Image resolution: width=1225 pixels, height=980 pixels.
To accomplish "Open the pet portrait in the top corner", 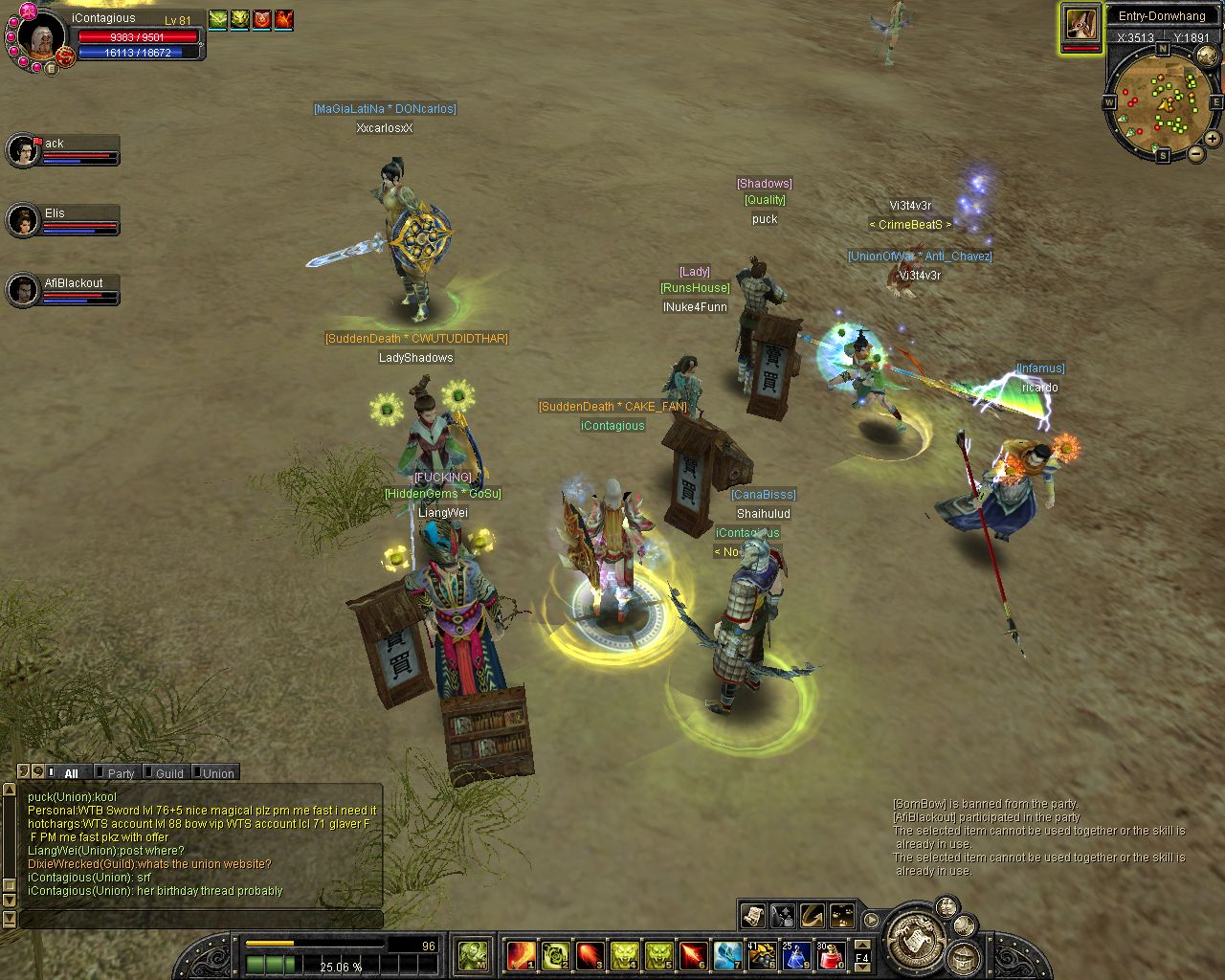I will click(1081, 26).
